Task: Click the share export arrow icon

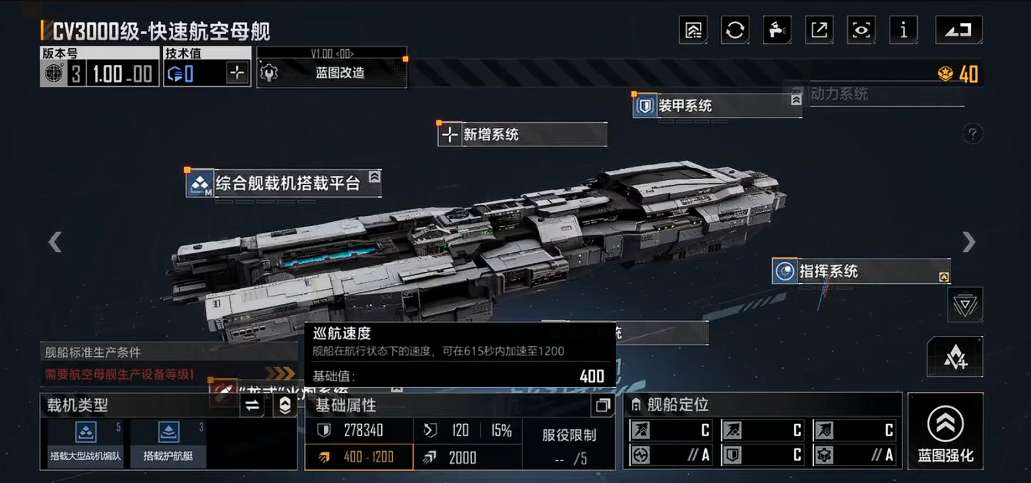Action: (819, 30)
